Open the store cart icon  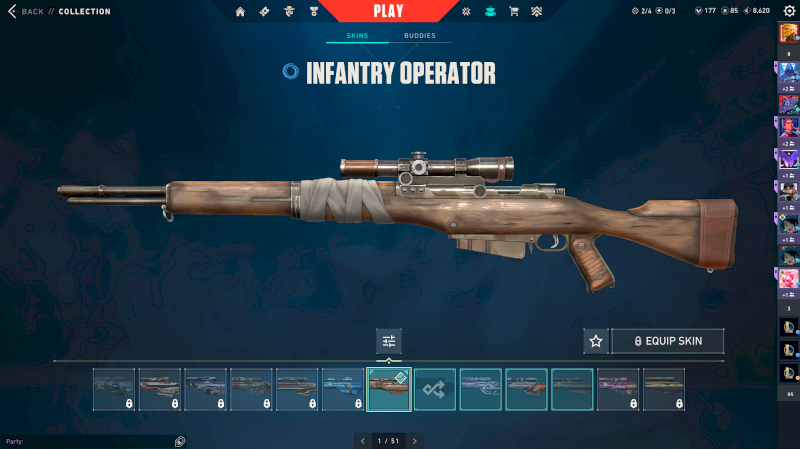(x=514, y=12)
